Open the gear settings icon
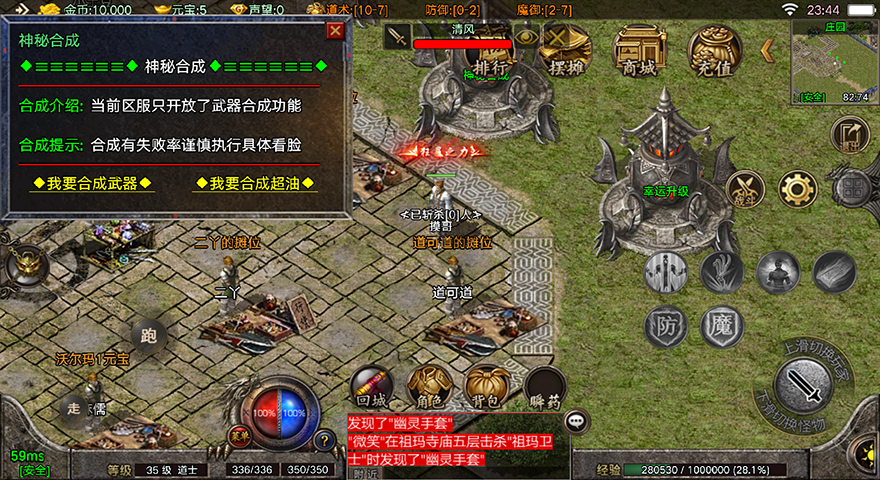The image size is (880, 480). [x=797, y=189]
